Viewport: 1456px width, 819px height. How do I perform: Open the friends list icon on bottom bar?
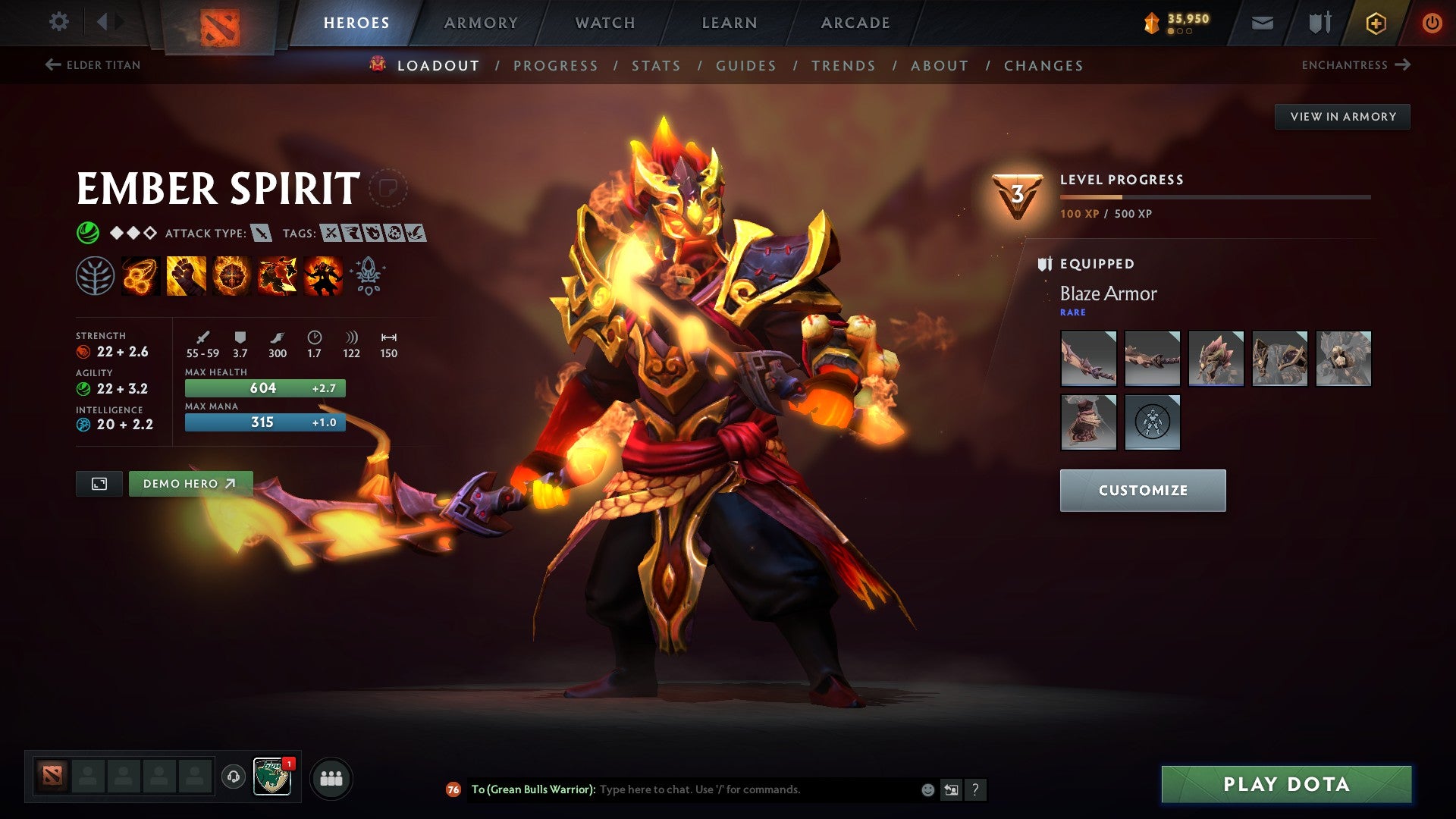click(x=331, y=777)
